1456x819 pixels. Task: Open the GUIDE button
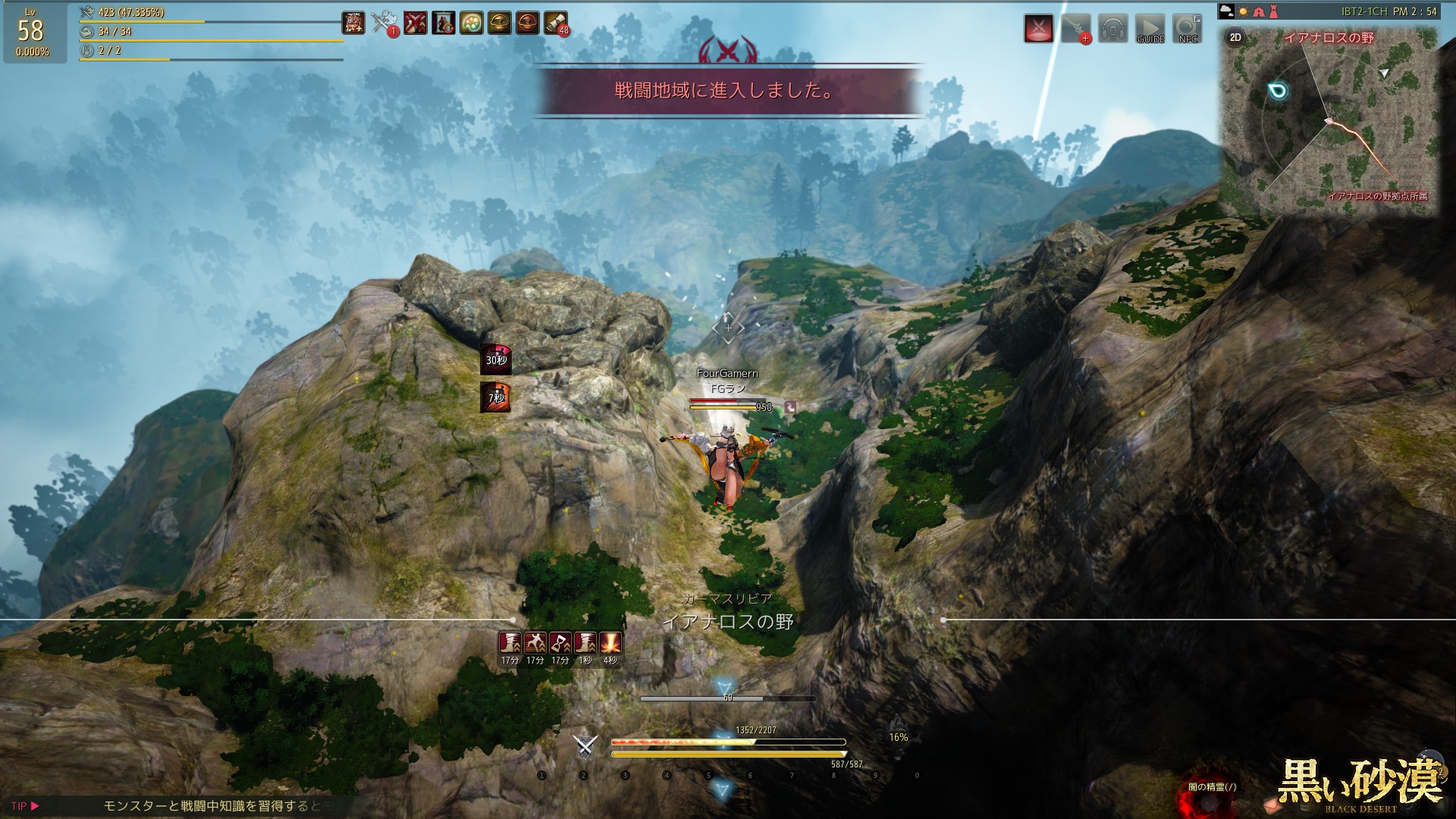tap(1150, 29)
